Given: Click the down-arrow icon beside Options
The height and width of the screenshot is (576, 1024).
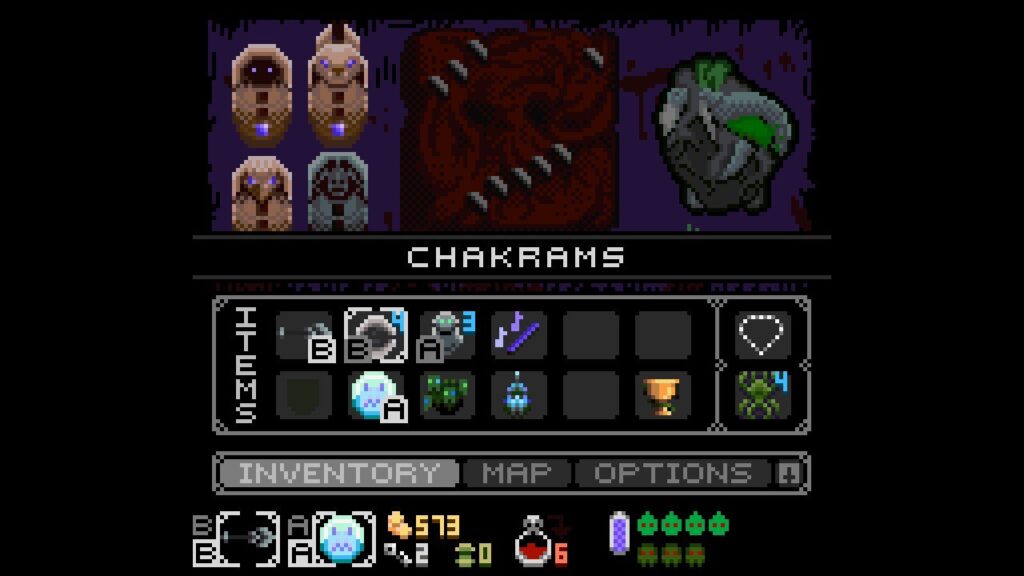Looking at the screenshot, I should point(787,474).
